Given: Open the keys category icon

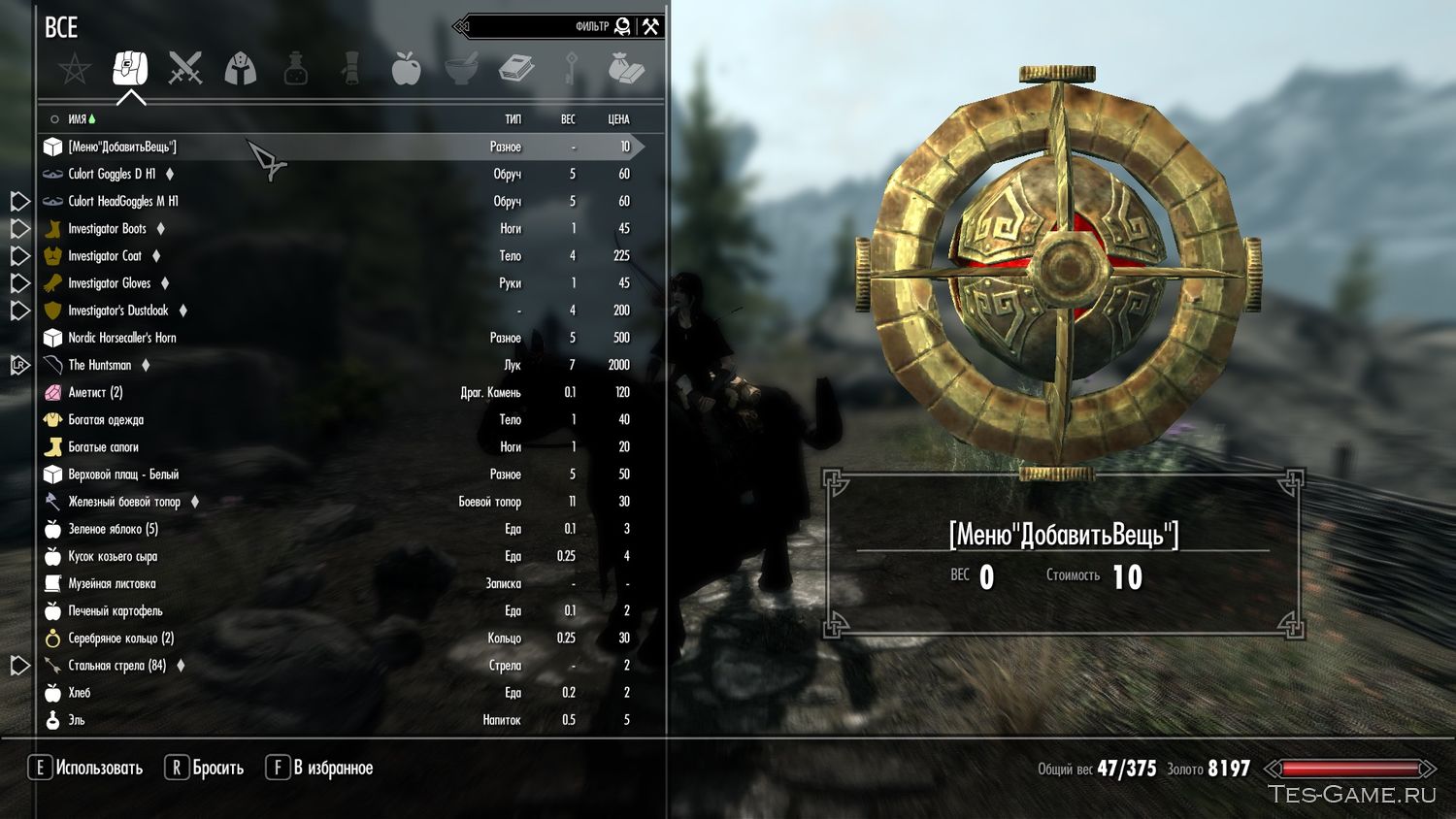Looking at the screenshot, I should [x=571, y=68].
